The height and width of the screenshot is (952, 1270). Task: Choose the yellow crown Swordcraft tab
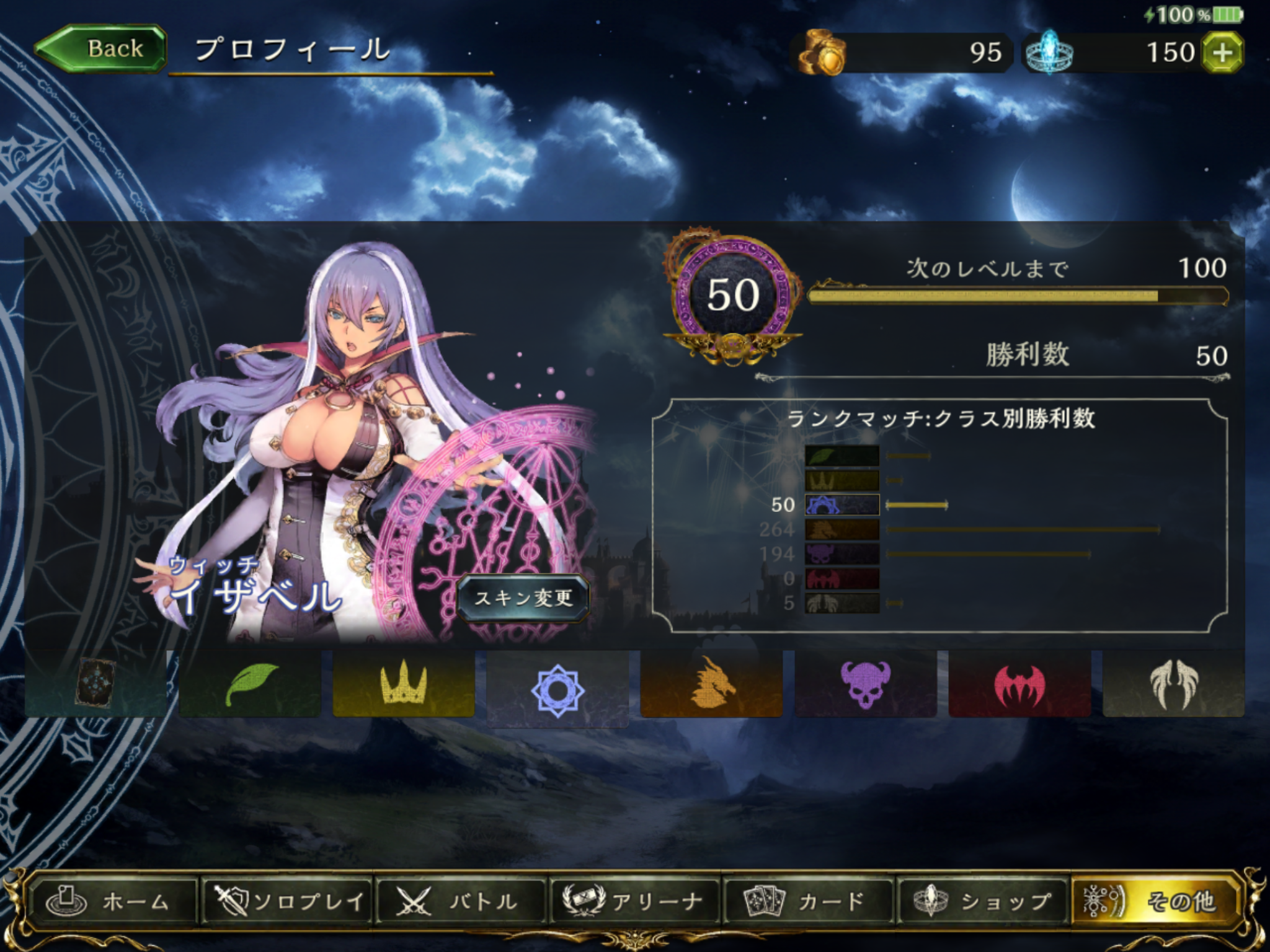pos(404,684)
